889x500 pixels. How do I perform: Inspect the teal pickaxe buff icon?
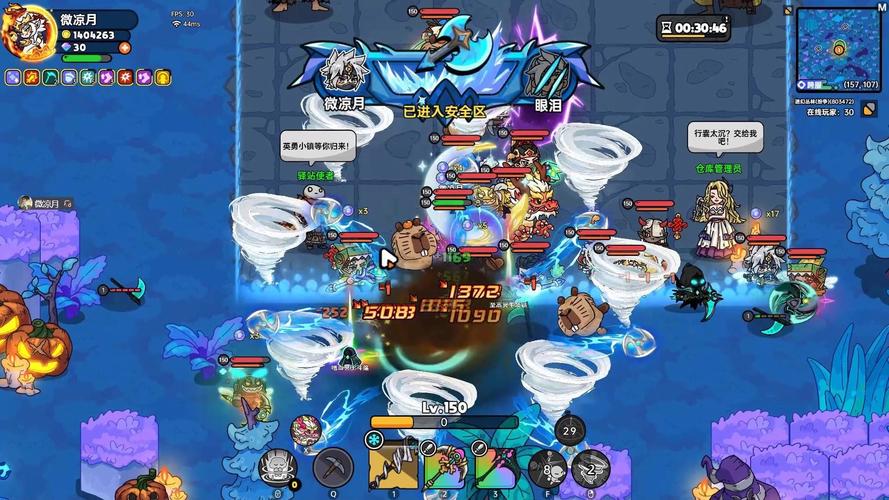click(x=49, y=77)
